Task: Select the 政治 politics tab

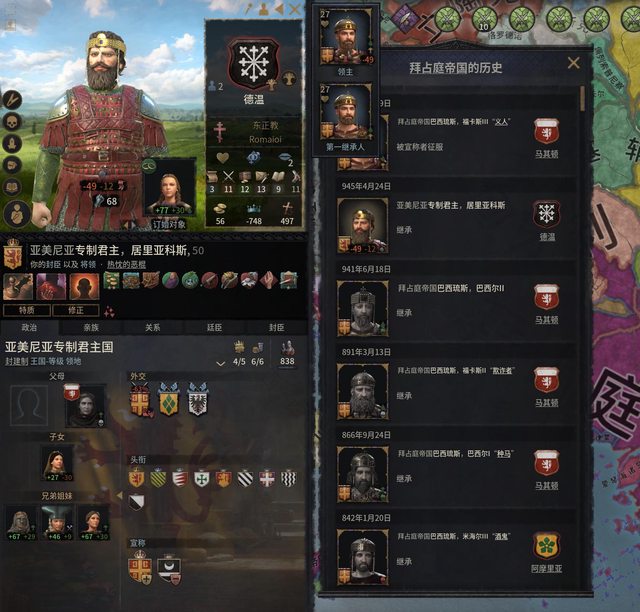Action: click(x=30, y=326)
